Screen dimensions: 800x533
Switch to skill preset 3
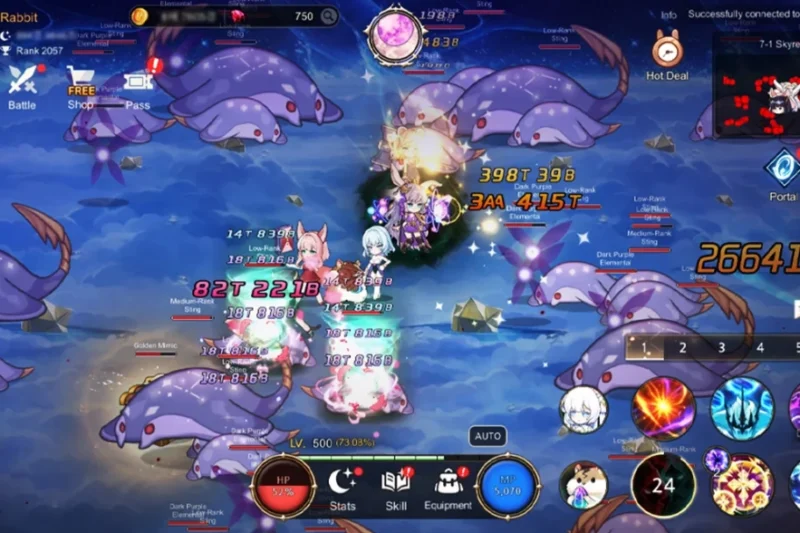pos(721,348)
